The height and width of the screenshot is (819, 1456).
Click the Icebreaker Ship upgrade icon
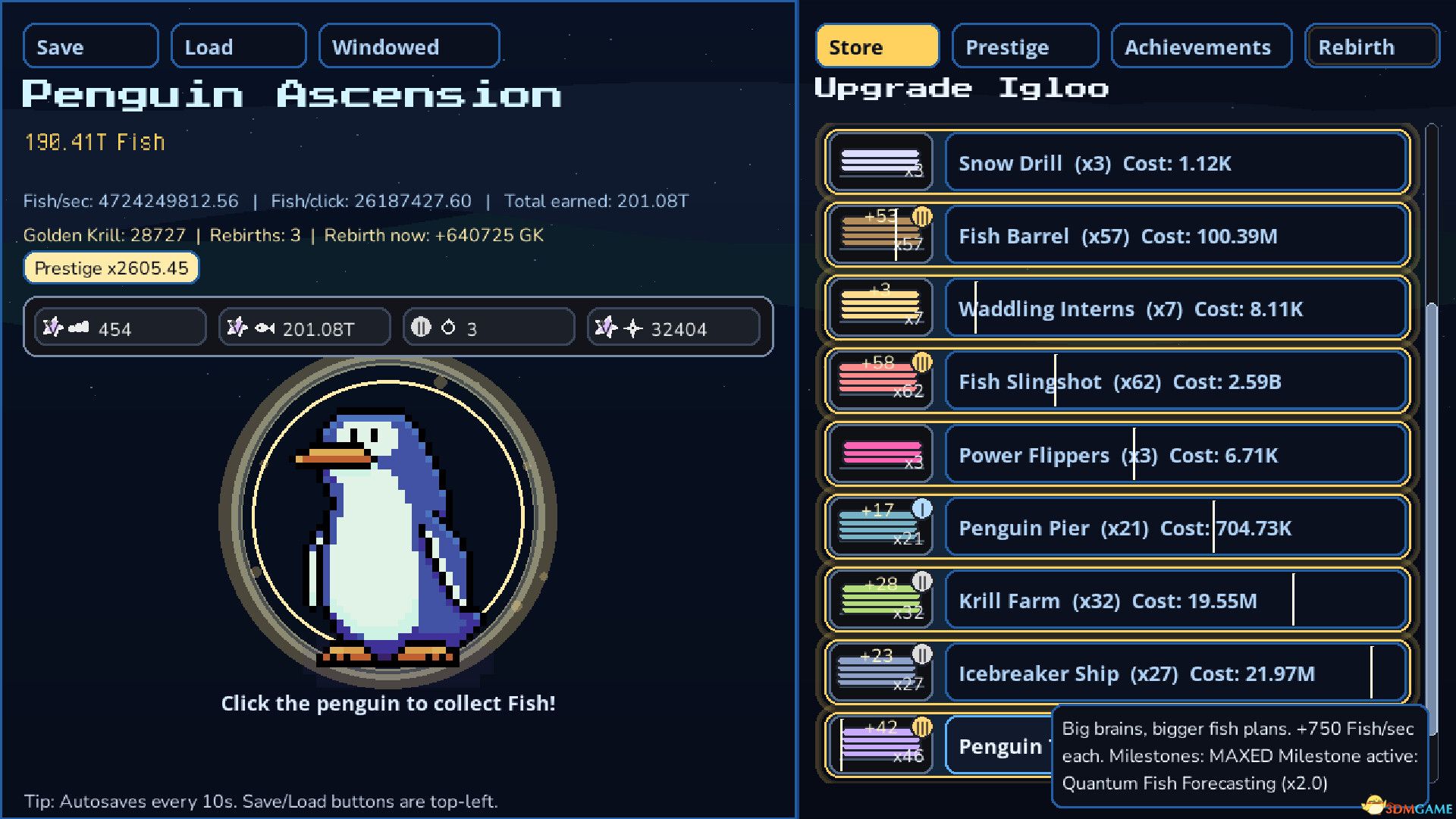click(x=880, y=673)
